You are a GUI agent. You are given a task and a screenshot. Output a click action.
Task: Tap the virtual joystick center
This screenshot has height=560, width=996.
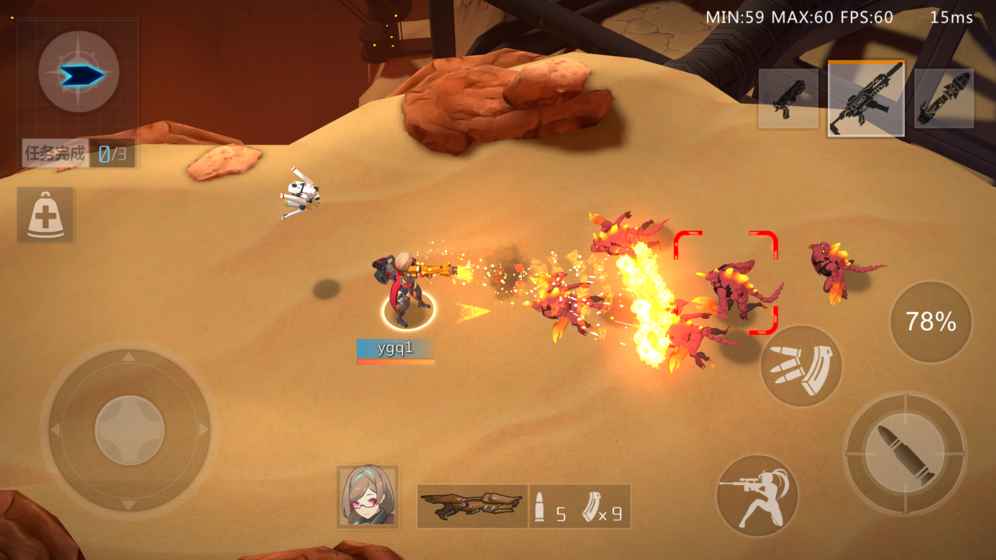[x=129, y=430]
